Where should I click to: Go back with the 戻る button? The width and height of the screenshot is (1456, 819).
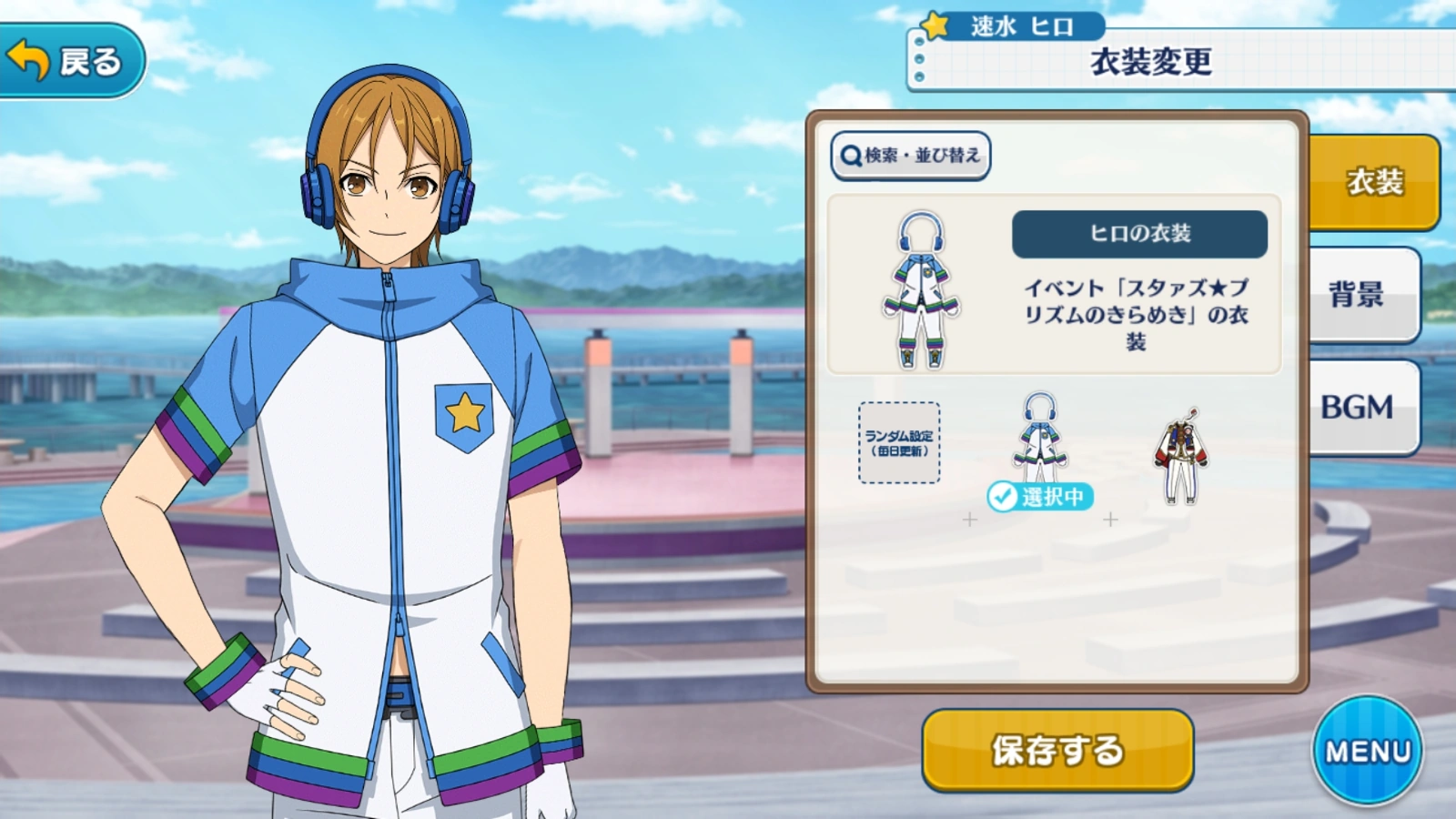71,60
